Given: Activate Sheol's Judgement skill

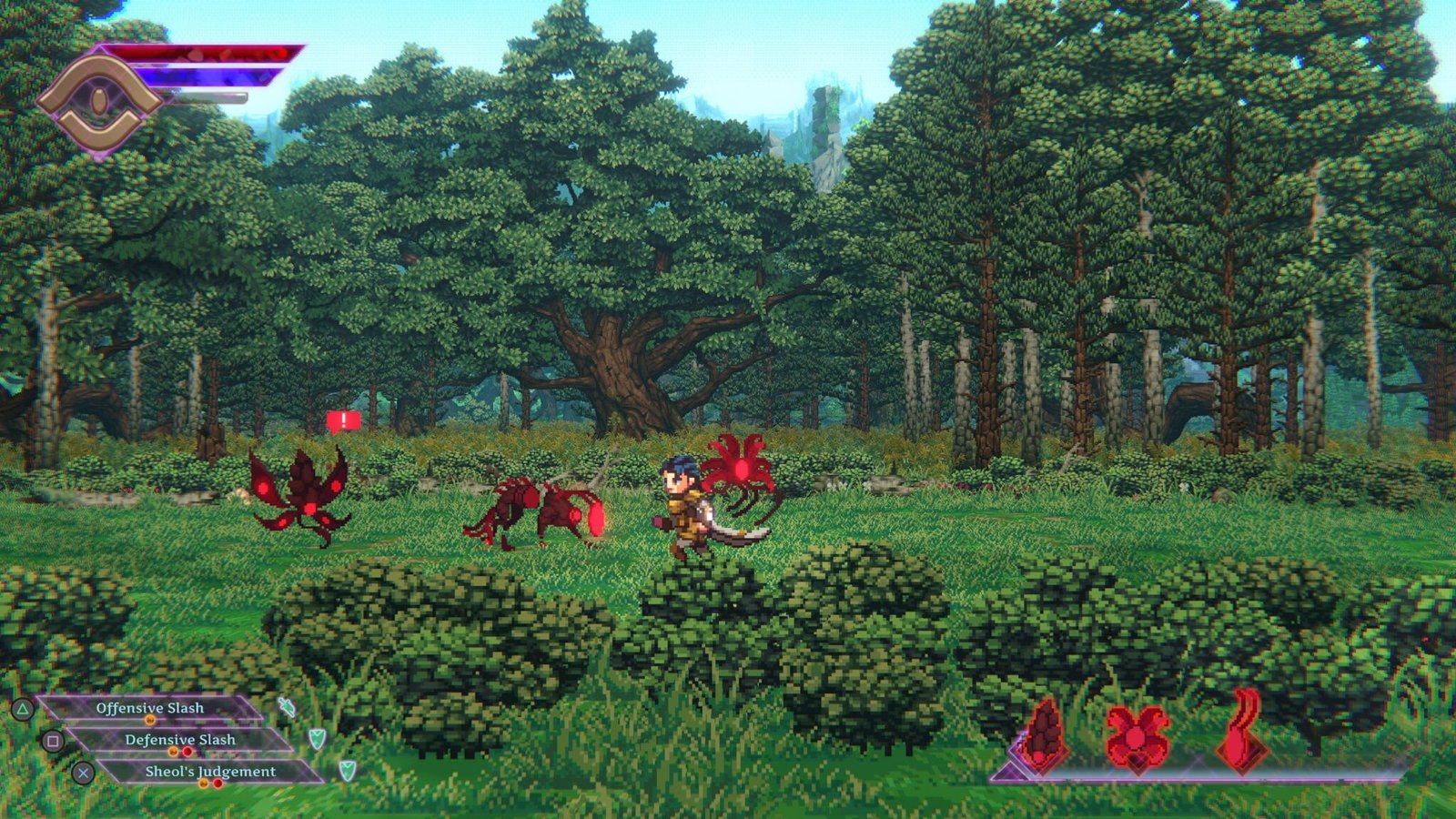Looking at the screenshot, I should pyautogui.click(x=210, y=772).
